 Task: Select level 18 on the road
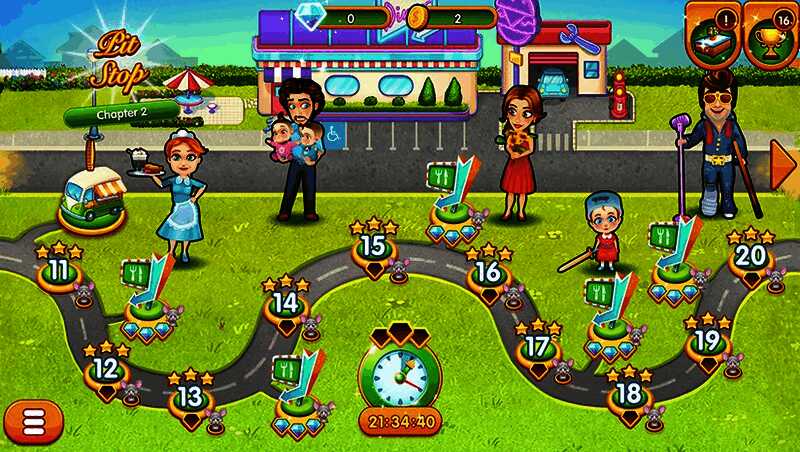629,394
